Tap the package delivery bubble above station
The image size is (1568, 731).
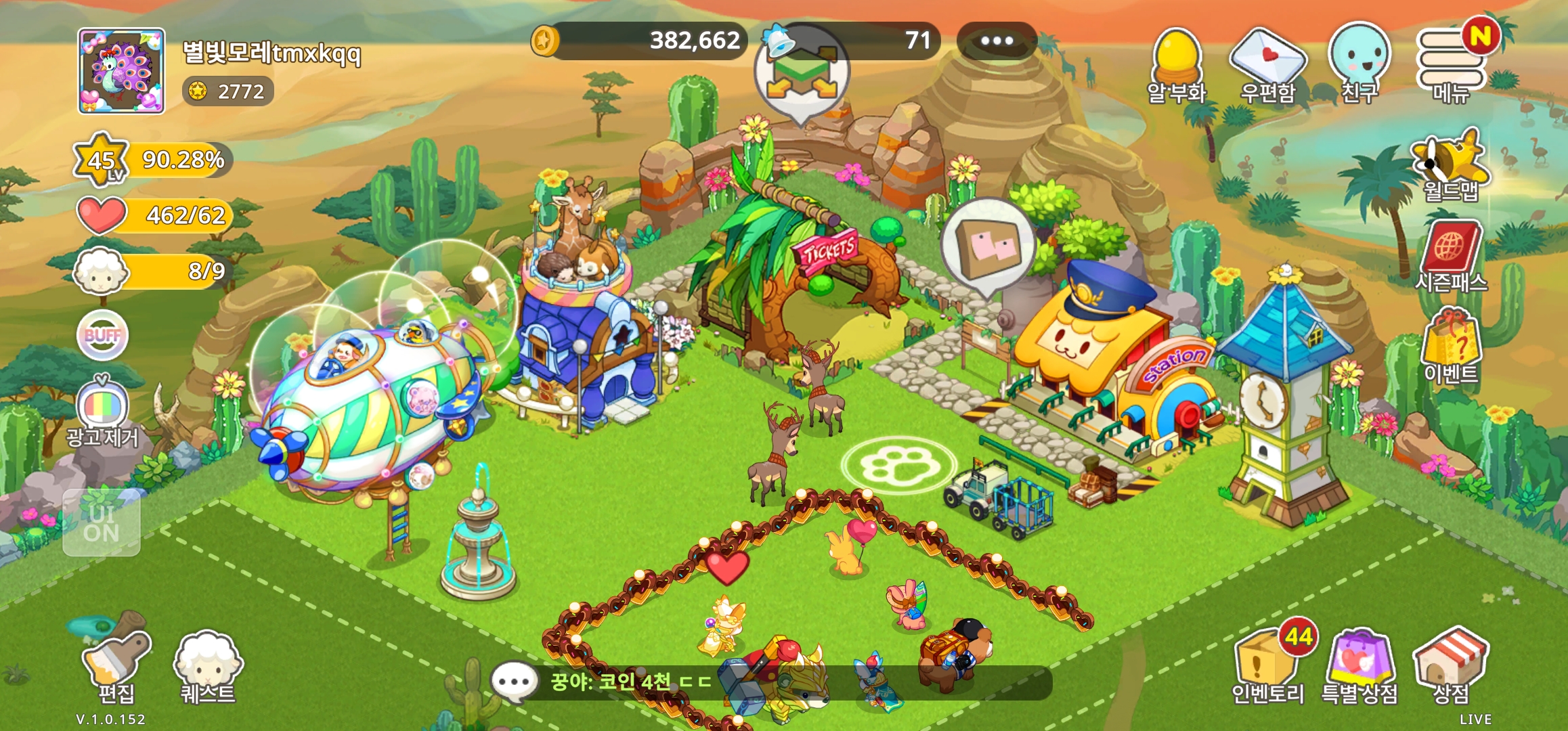pyautogui.click(x=988, y=245)
